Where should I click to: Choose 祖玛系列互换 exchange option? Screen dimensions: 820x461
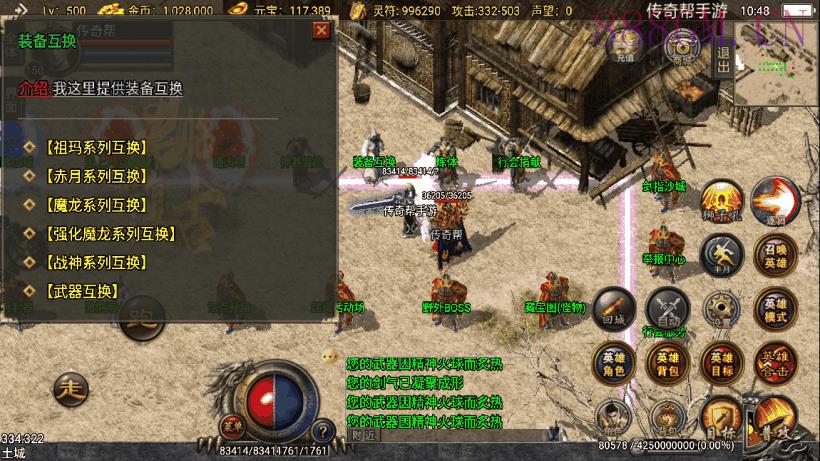coord(96,147)
